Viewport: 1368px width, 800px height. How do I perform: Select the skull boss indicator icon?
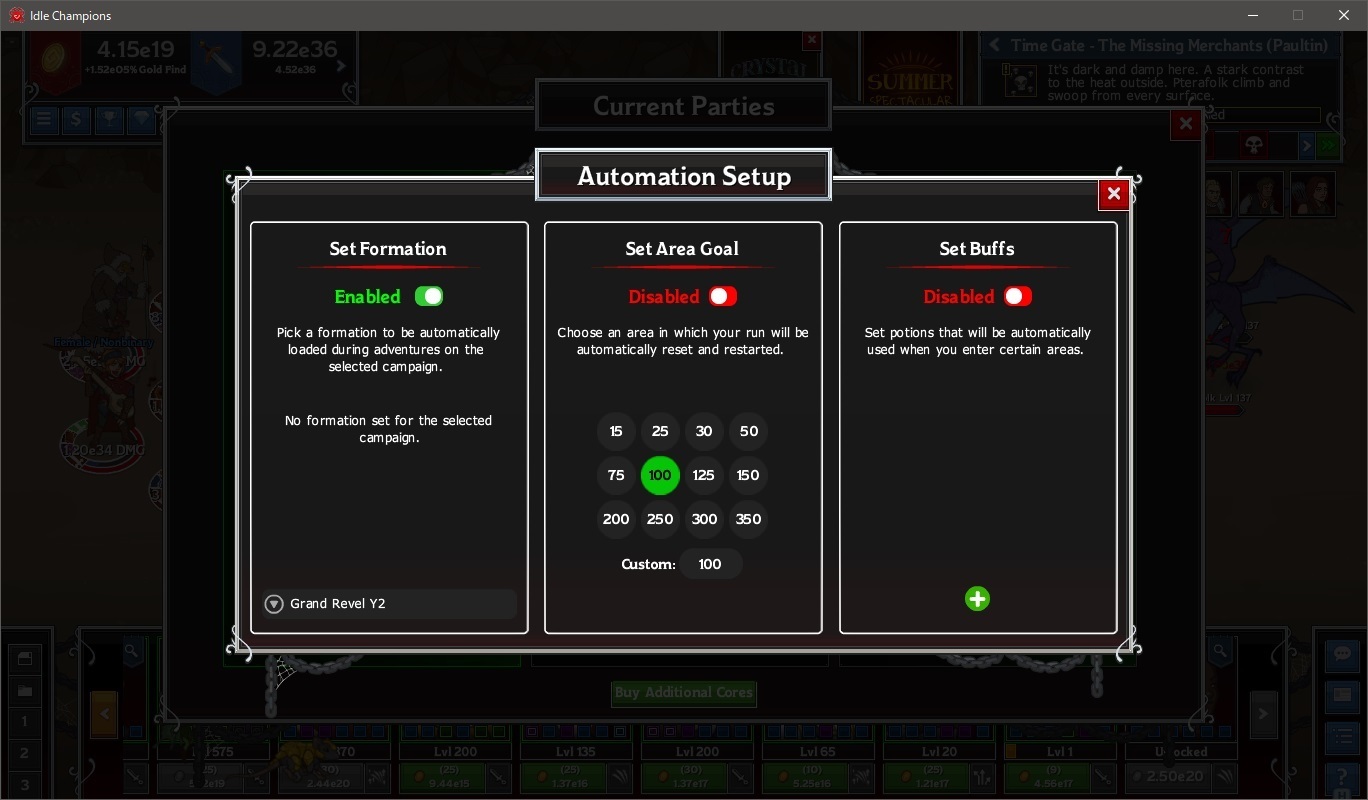tap(1254, 145)
